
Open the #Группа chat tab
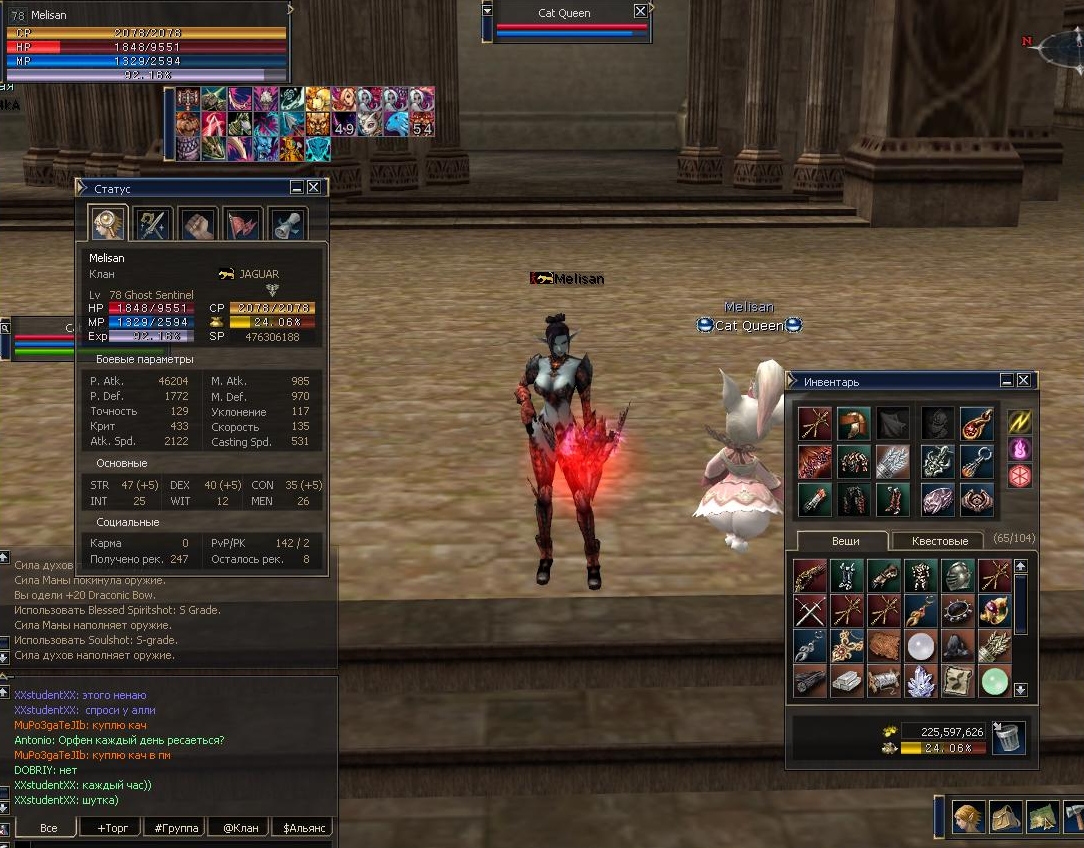[176, 828]
